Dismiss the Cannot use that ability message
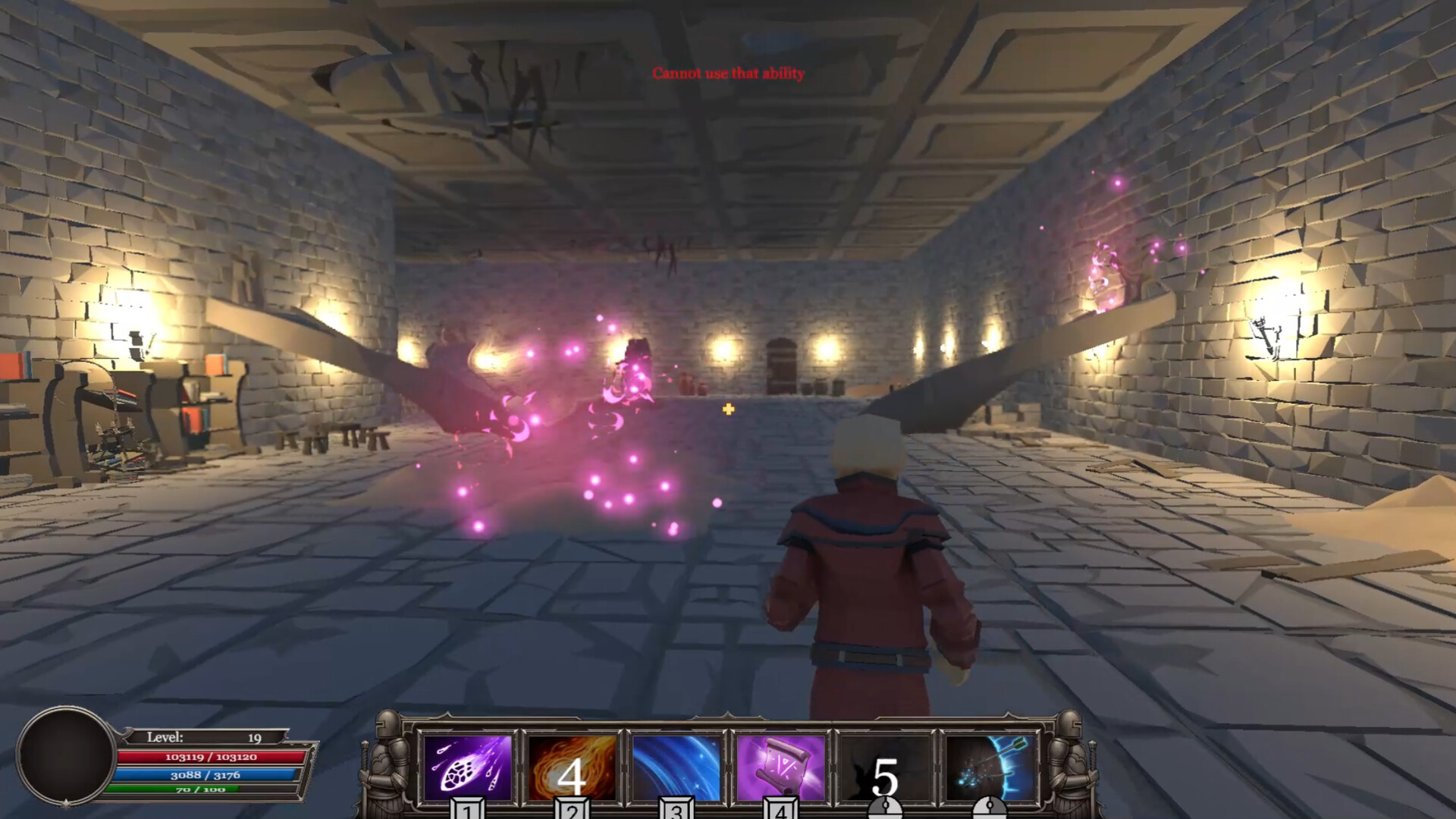Viewport: 1456px width, 819px height. (728, 74)
